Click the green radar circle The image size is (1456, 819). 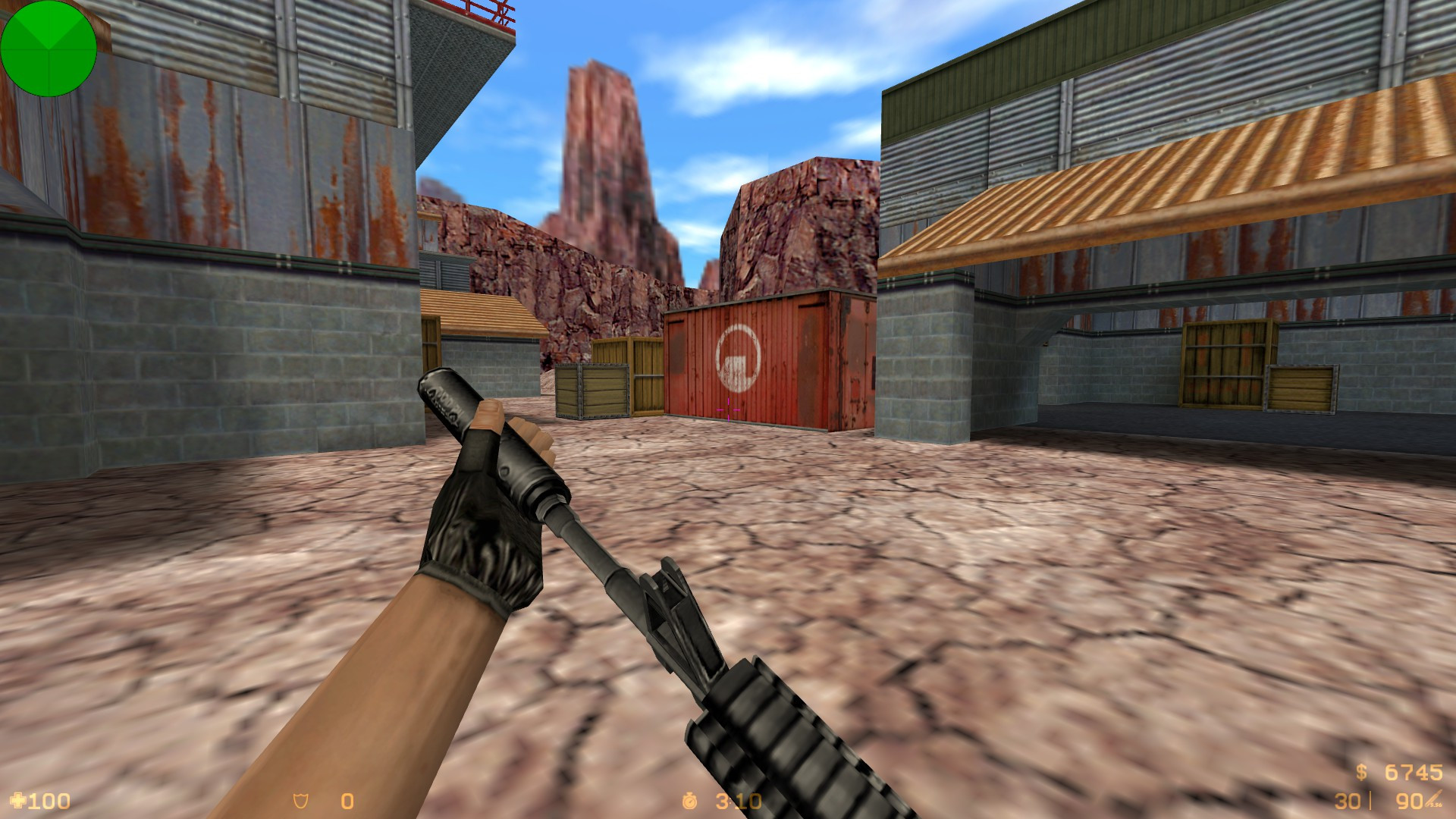(48, 49)
